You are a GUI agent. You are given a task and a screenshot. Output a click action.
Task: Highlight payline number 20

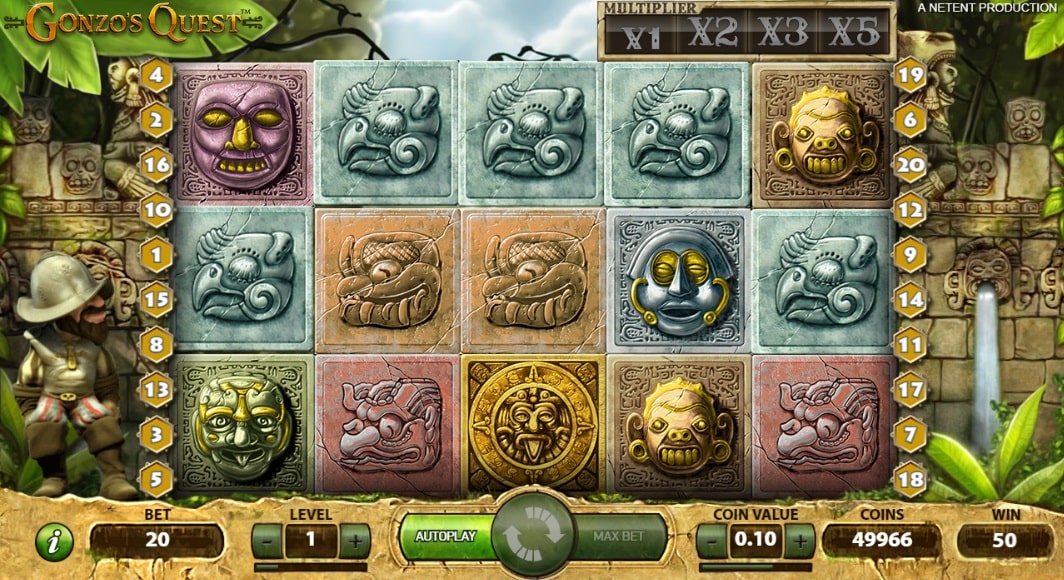[x=909, y=164]
